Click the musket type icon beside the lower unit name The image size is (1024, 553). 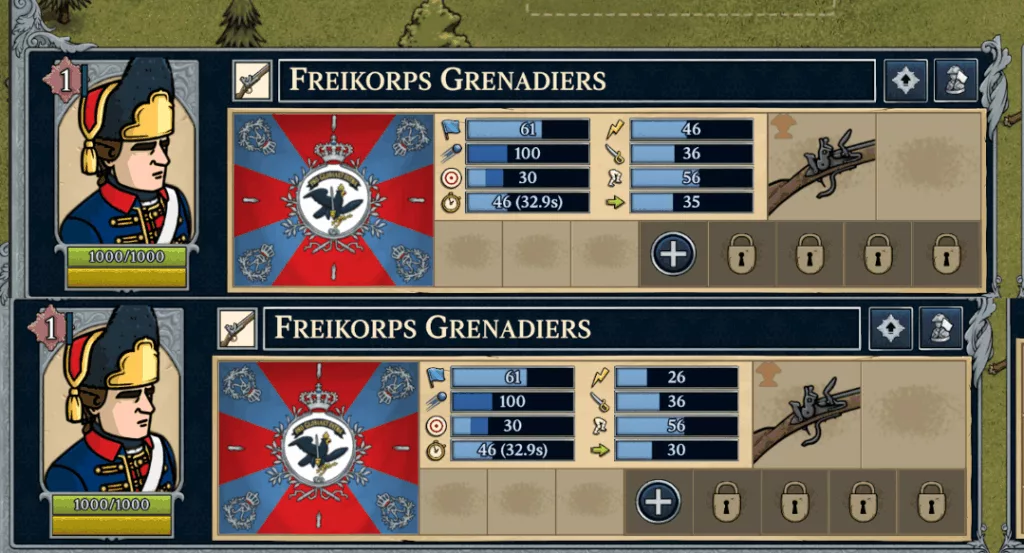(238, 328)
